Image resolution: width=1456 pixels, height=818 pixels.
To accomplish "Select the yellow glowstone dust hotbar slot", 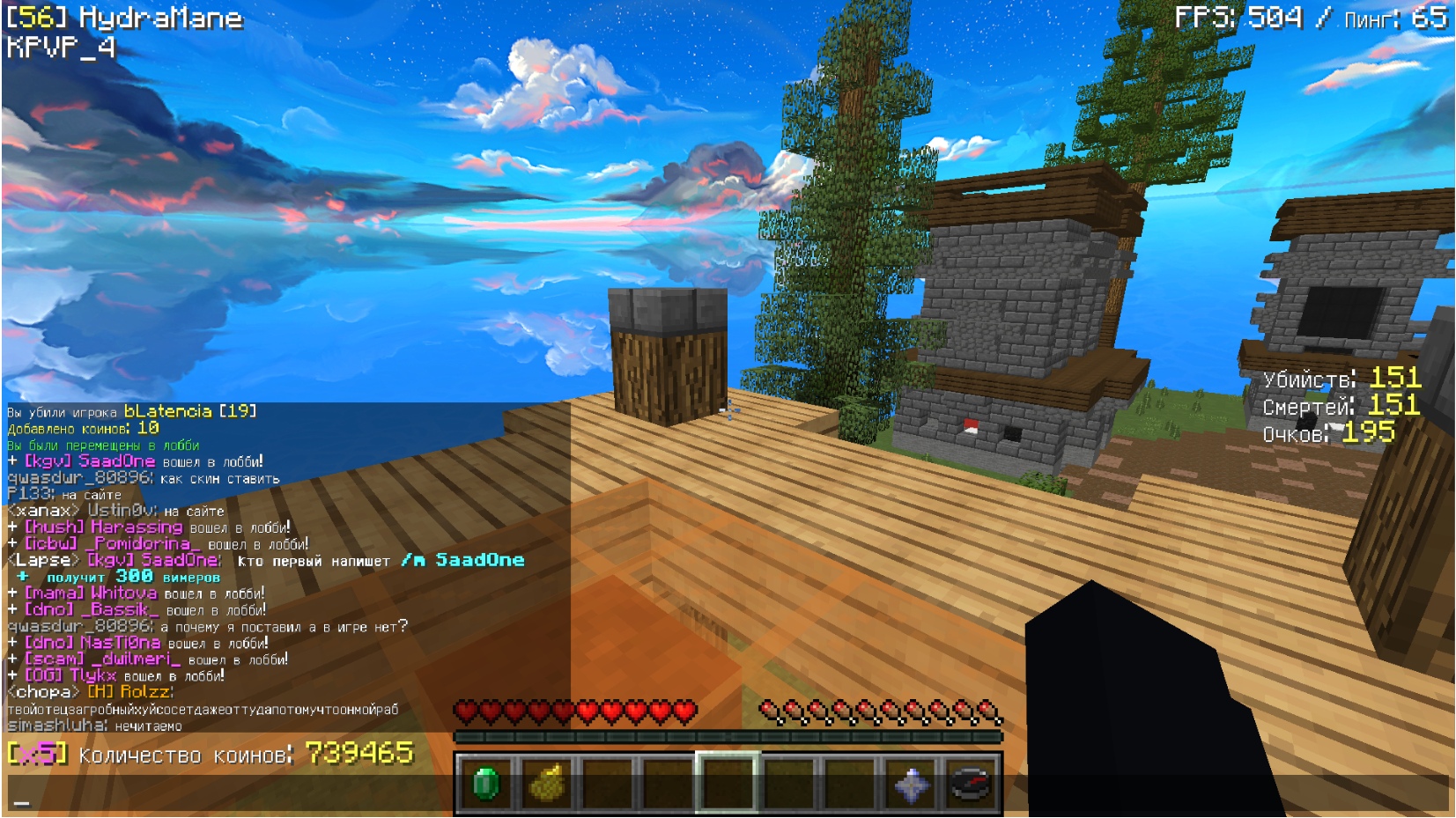I will (547, 783).
